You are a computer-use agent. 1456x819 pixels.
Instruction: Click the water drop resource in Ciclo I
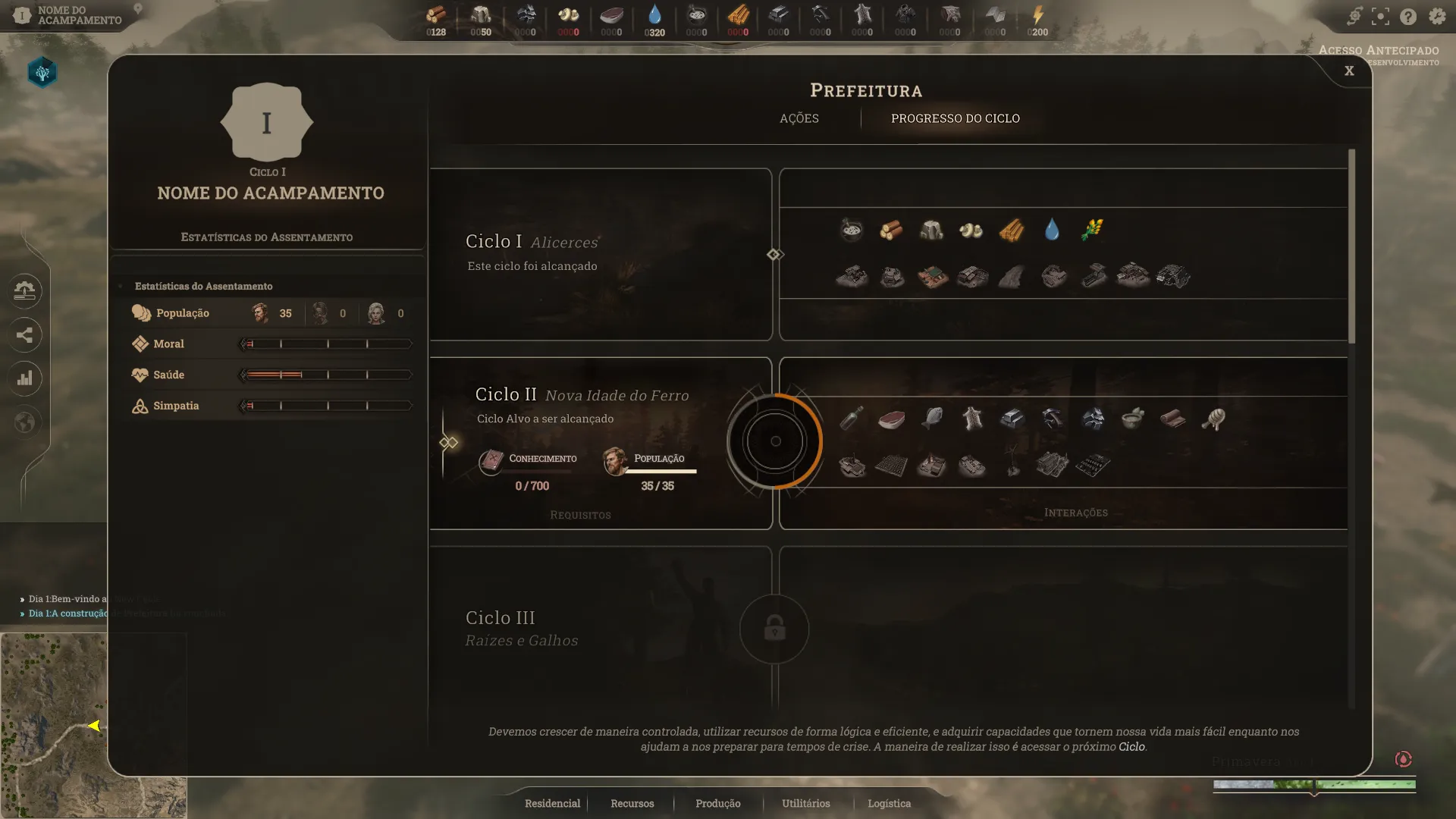tap(1051, 230)
